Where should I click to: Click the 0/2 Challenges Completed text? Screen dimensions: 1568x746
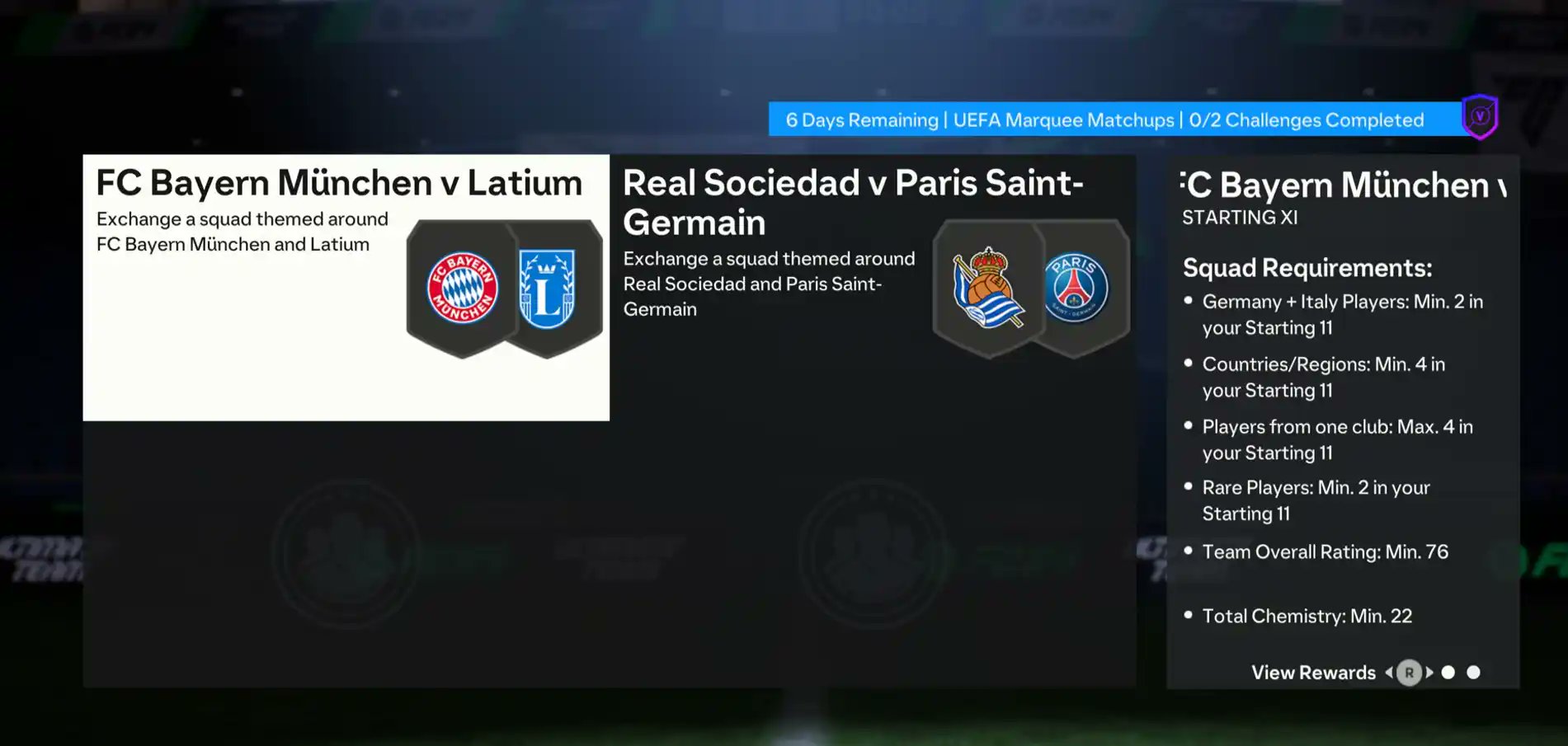[x=1308, y=120]
